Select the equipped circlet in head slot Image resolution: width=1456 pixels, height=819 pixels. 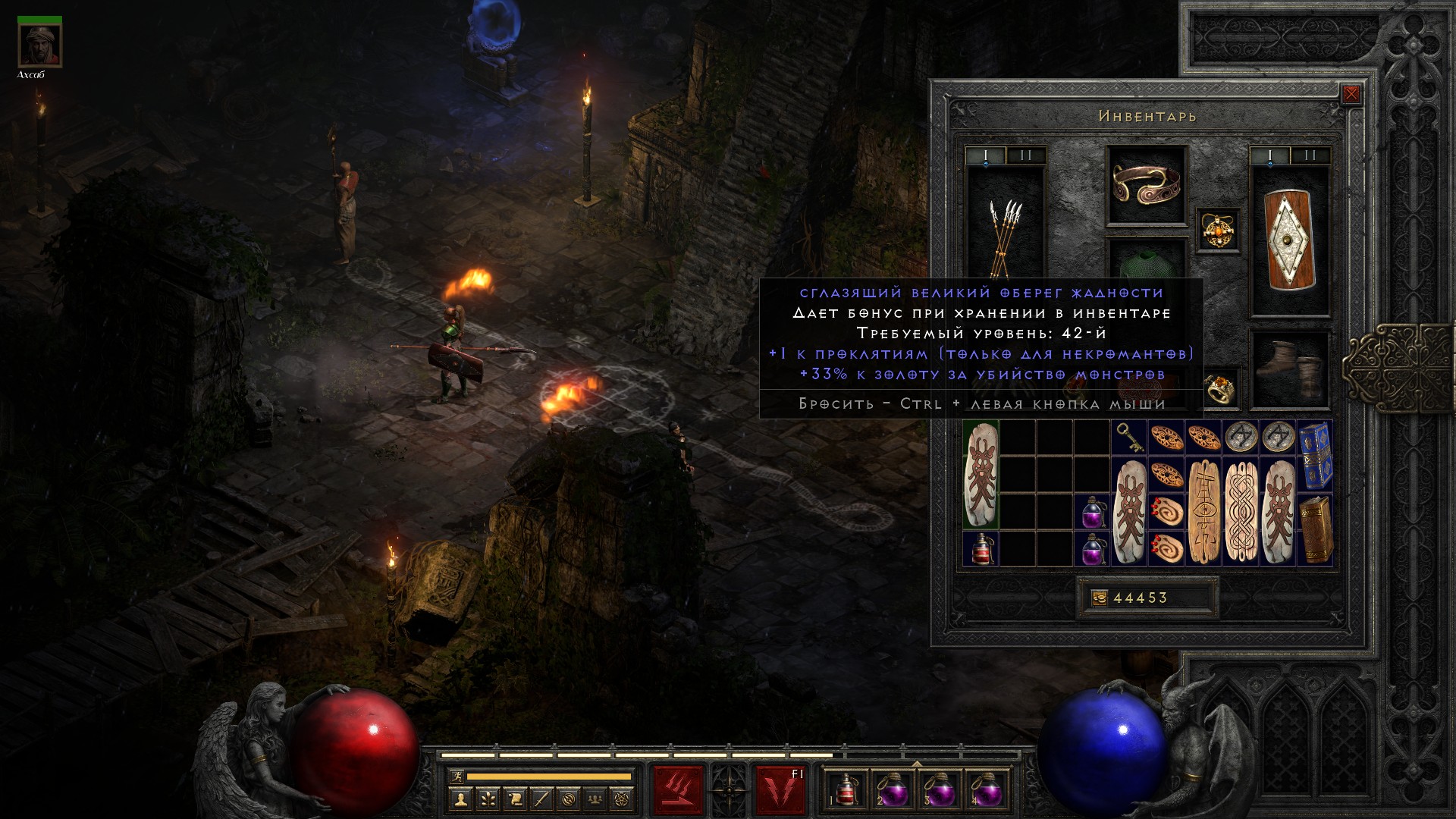[x=1146, y=185]
